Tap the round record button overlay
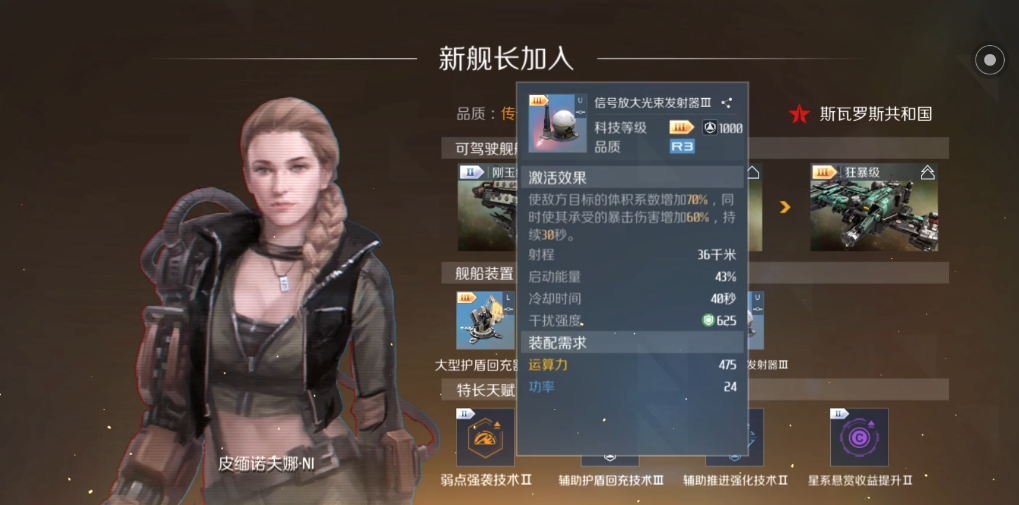The image size is (1019, 505). [989, 60]
